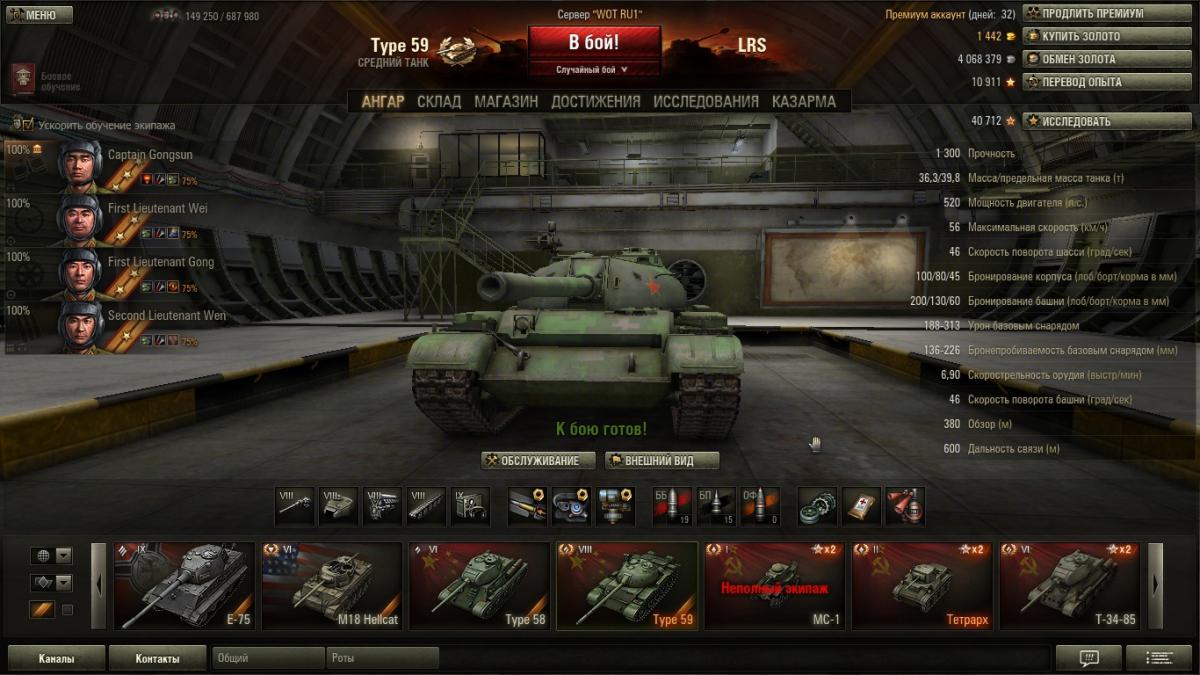1200x675 pixels.
Task: Start the battle with the В бой! button
Action: click(x=594, y=43)
